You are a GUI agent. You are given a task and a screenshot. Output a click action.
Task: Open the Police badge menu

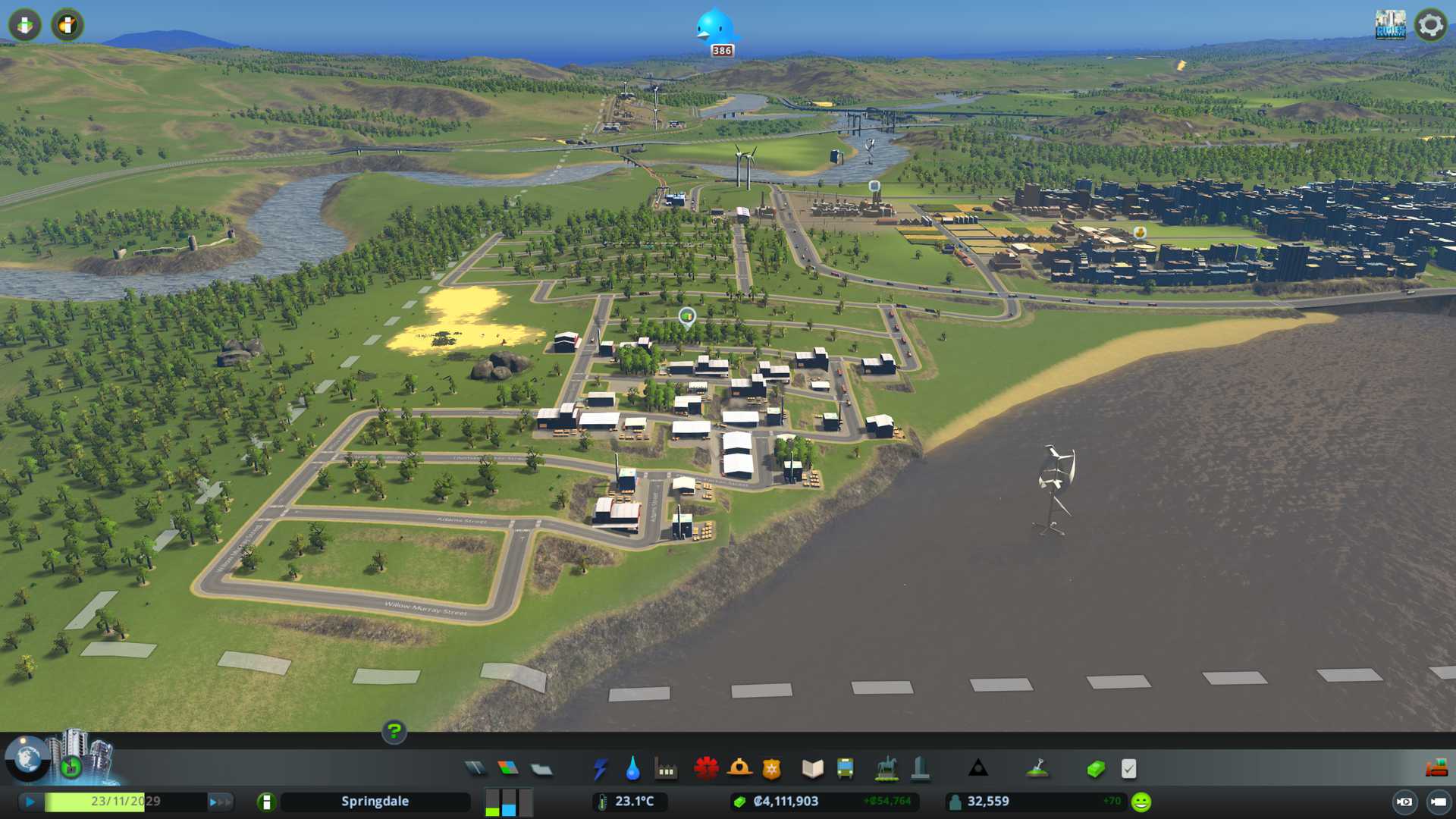tap(772, 769)
